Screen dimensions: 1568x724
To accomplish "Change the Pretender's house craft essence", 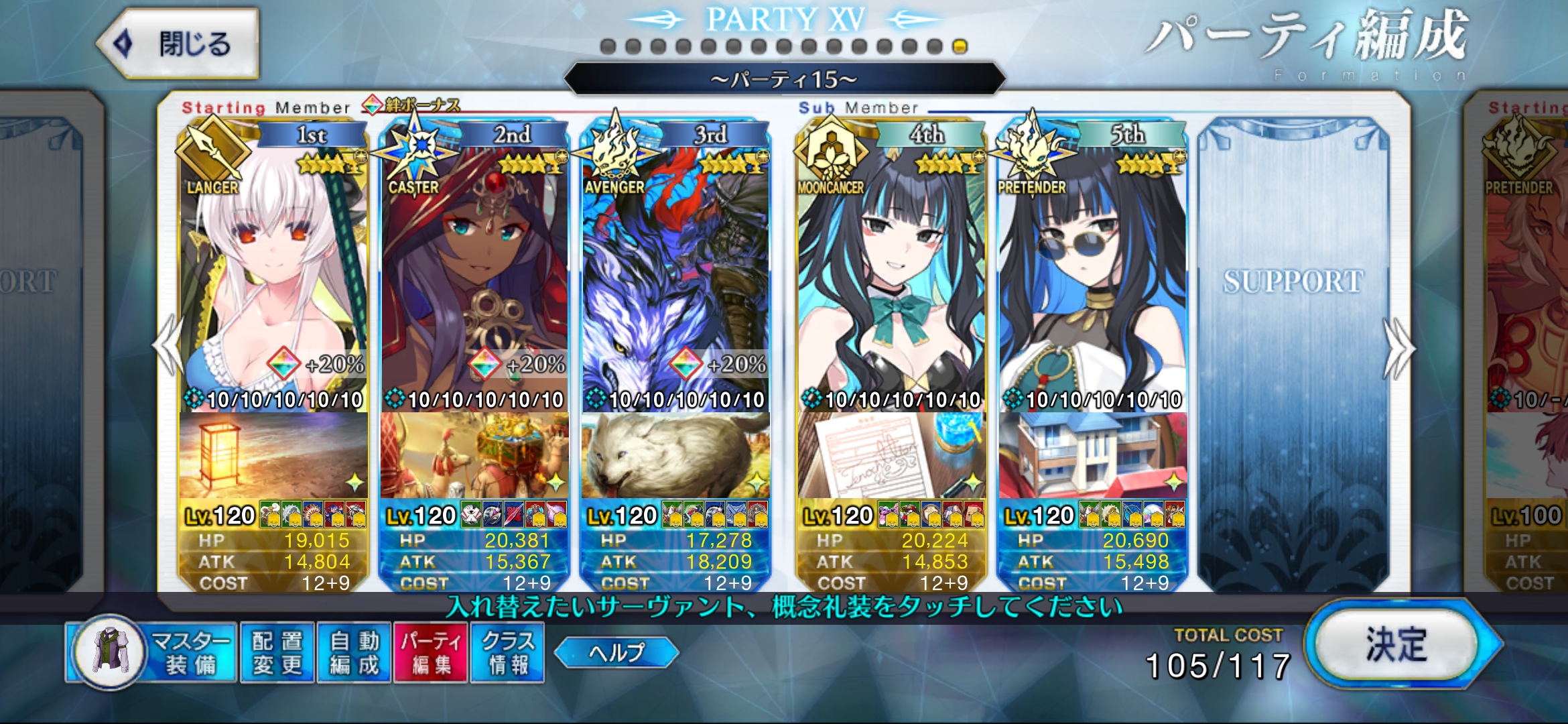I will pos(1092,456).
